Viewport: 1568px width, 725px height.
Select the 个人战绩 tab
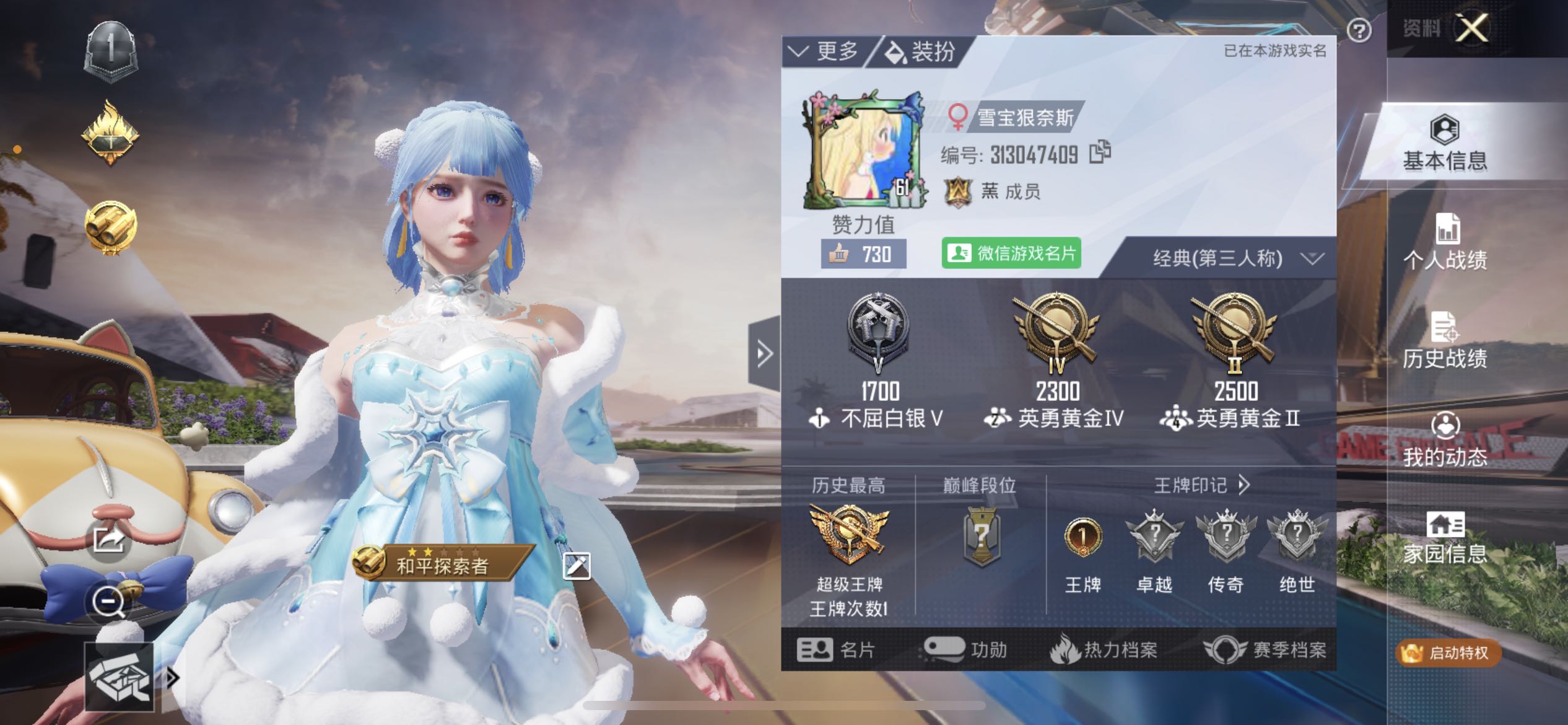[x=1445, y=243]
